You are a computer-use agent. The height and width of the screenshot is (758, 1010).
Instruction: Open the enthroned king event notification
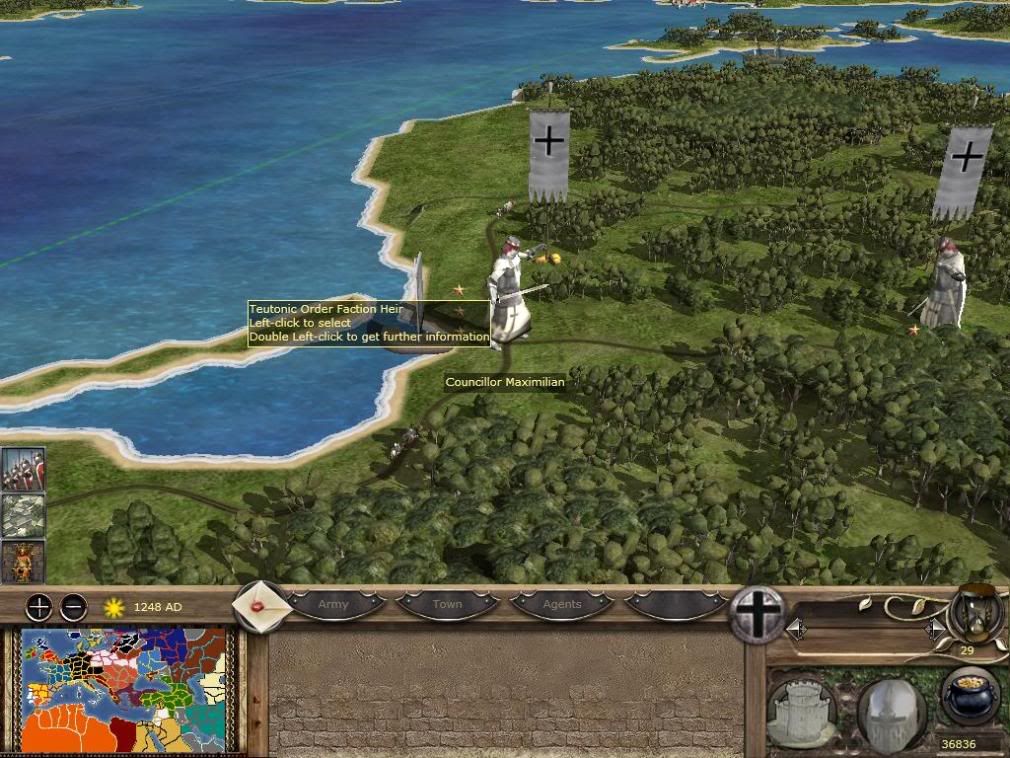tap(23, 561)
